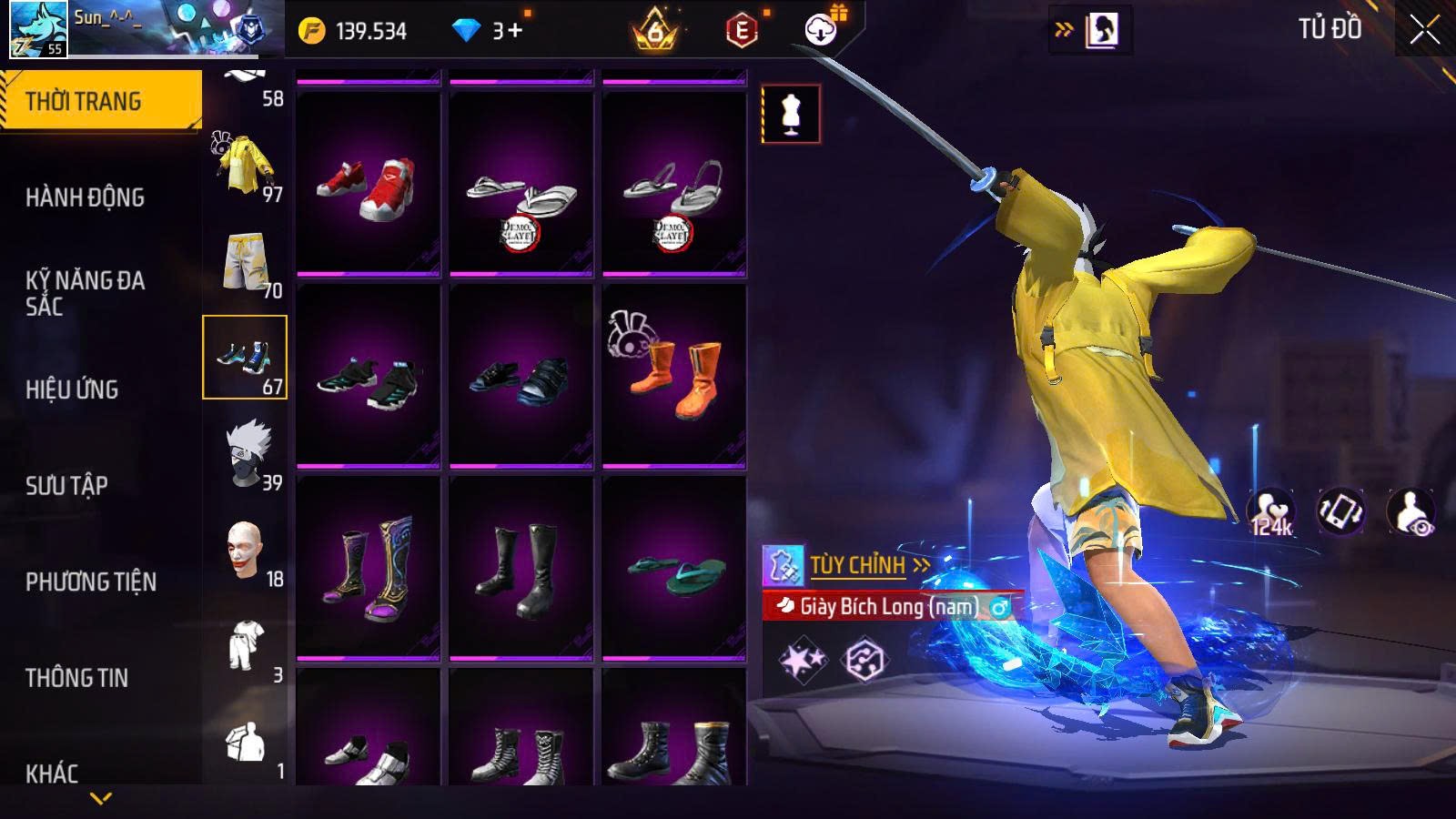Select the shoes category with 67 items
The width and height of the screenshot is (1456, 819).
tap(245, 358)
